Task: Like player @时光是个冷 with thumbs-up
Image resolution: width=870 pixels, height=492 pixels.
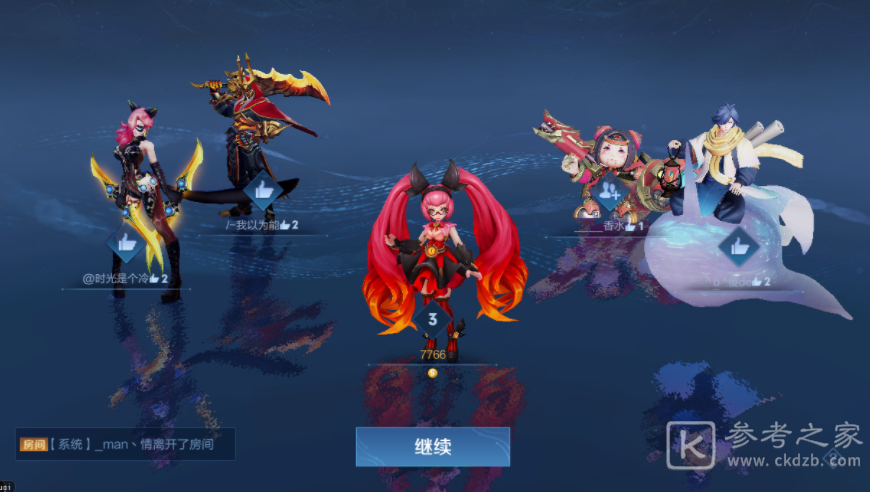Action: (x=127, y=244)
